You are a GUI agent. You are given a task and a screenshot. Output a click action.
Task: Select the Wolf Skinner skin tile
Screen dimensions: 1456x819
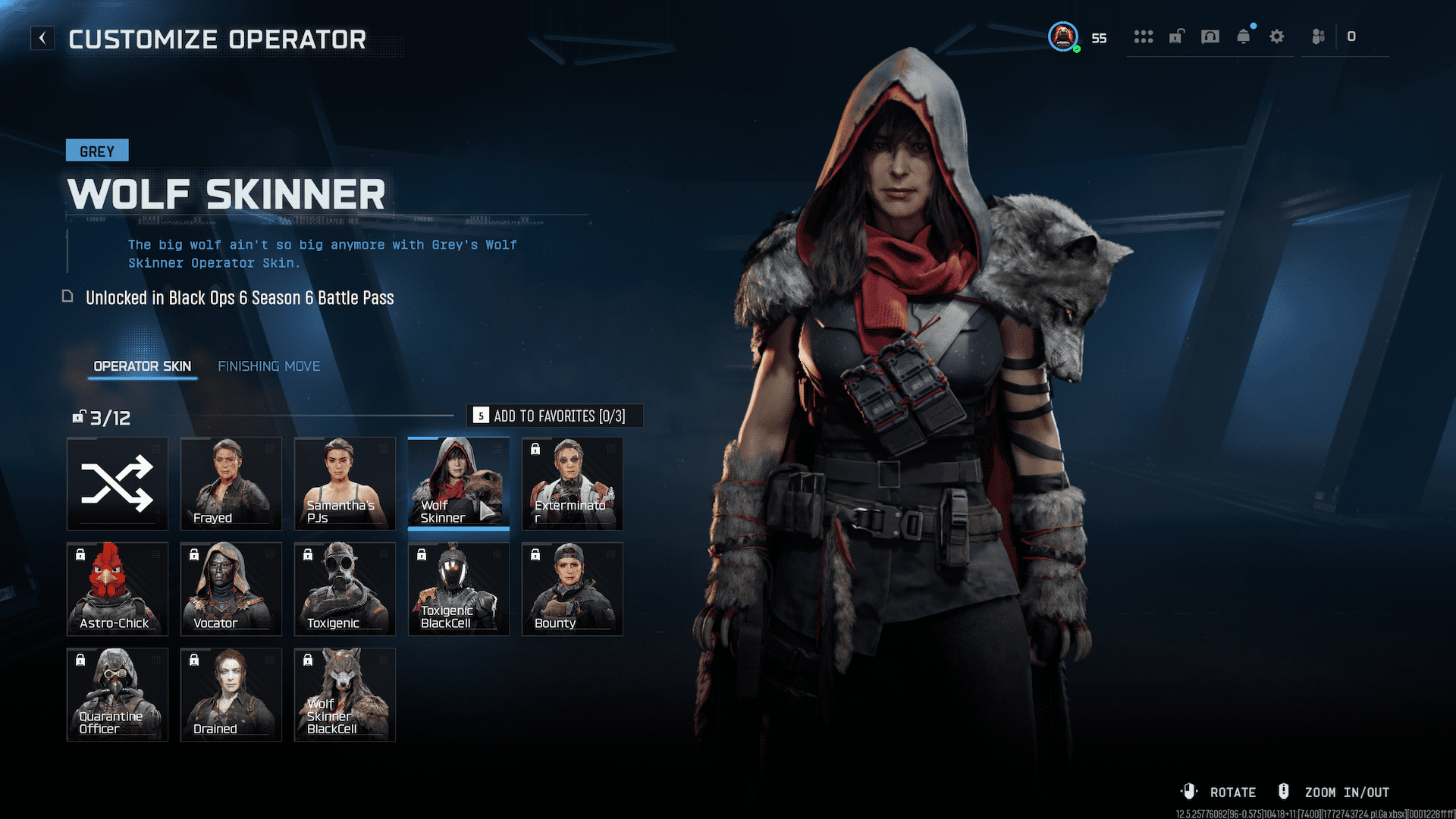pyautogui.click(x=459, y=484)
